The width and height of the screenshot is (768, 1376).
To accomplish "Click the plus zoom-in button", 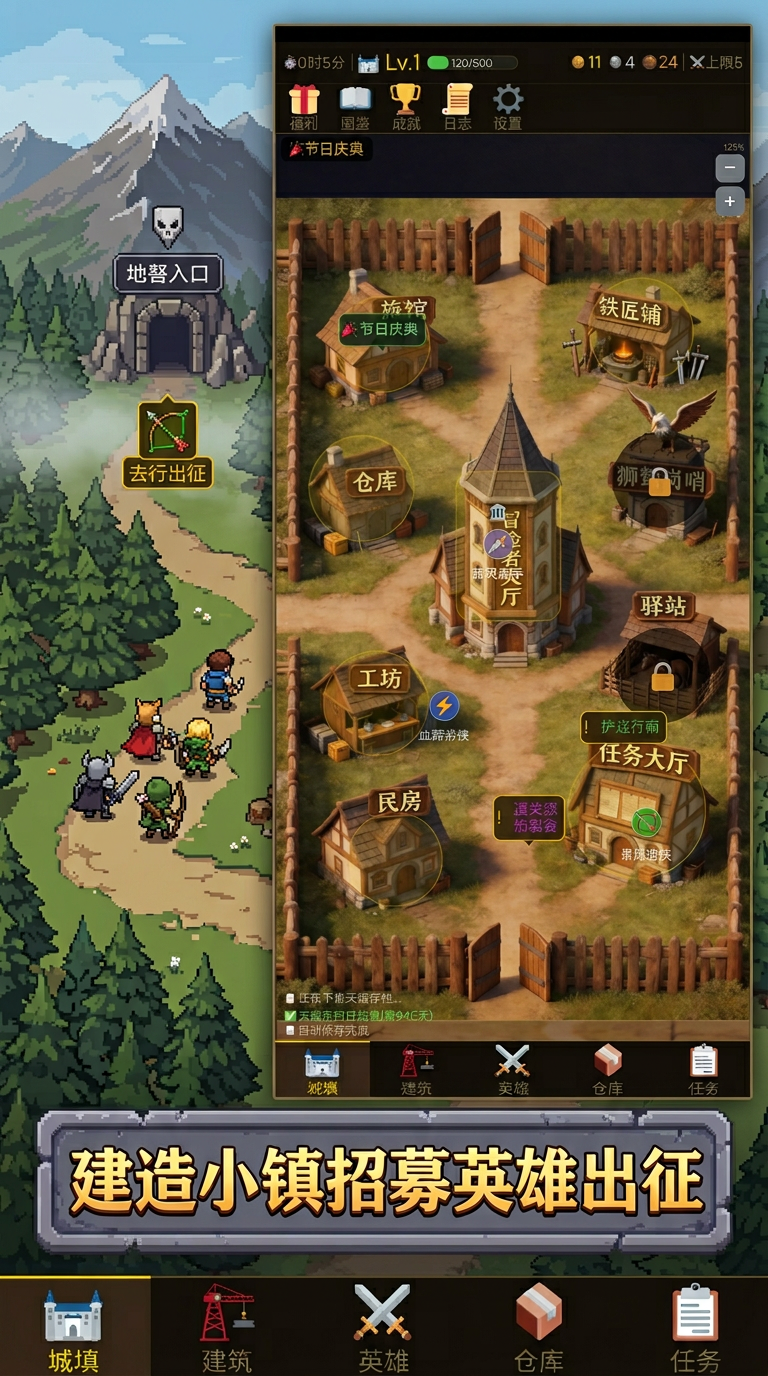I will pos(730,202).
